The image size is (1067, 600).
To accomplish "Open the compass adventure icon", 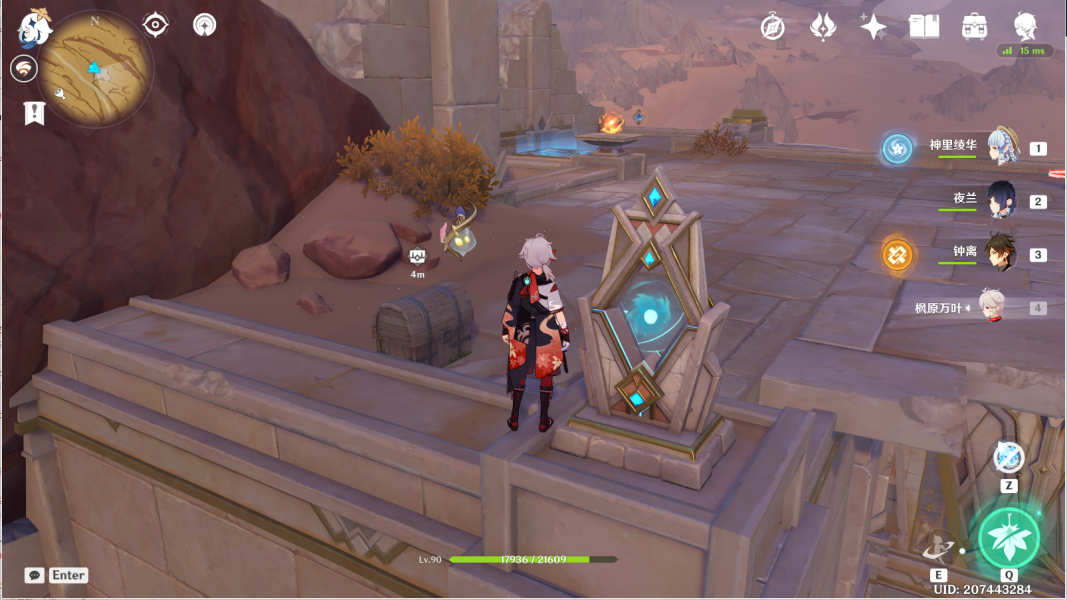I will [x=772, y=27].
